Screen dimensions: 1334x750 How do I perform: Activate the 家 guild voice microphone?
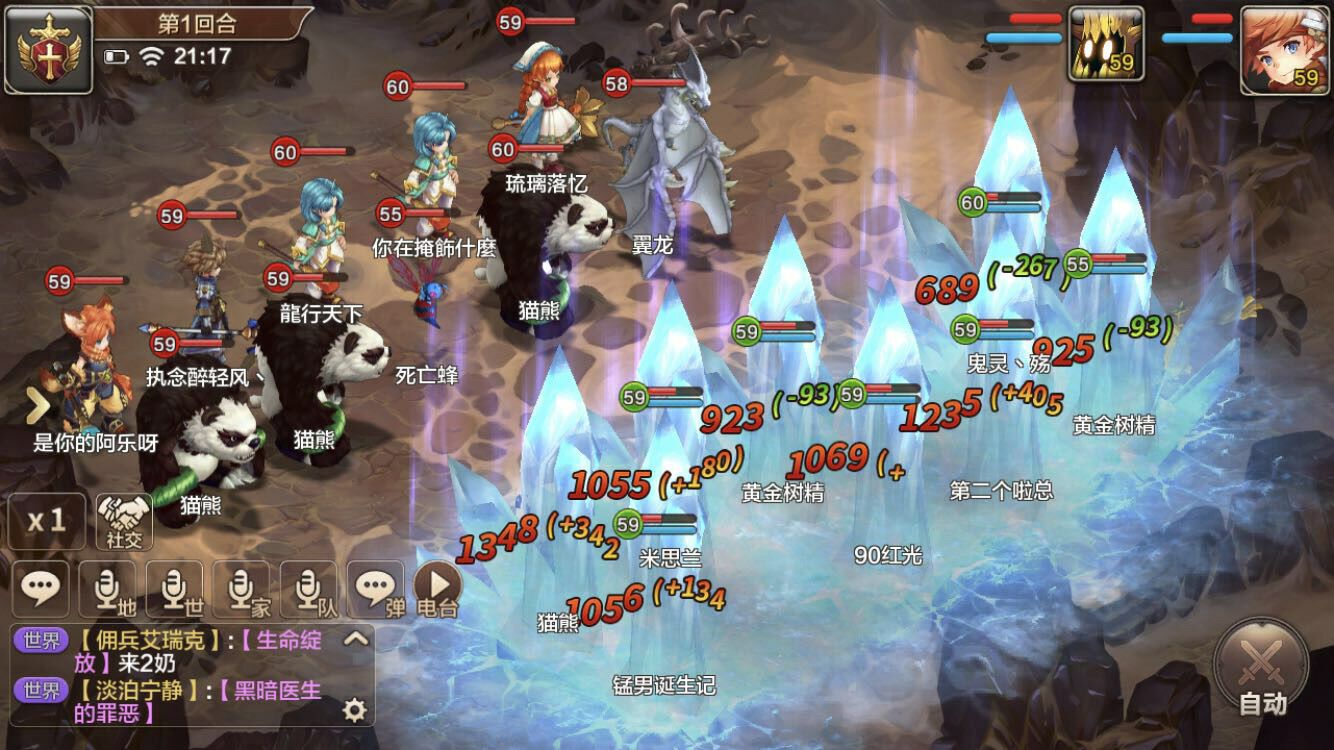241,589
